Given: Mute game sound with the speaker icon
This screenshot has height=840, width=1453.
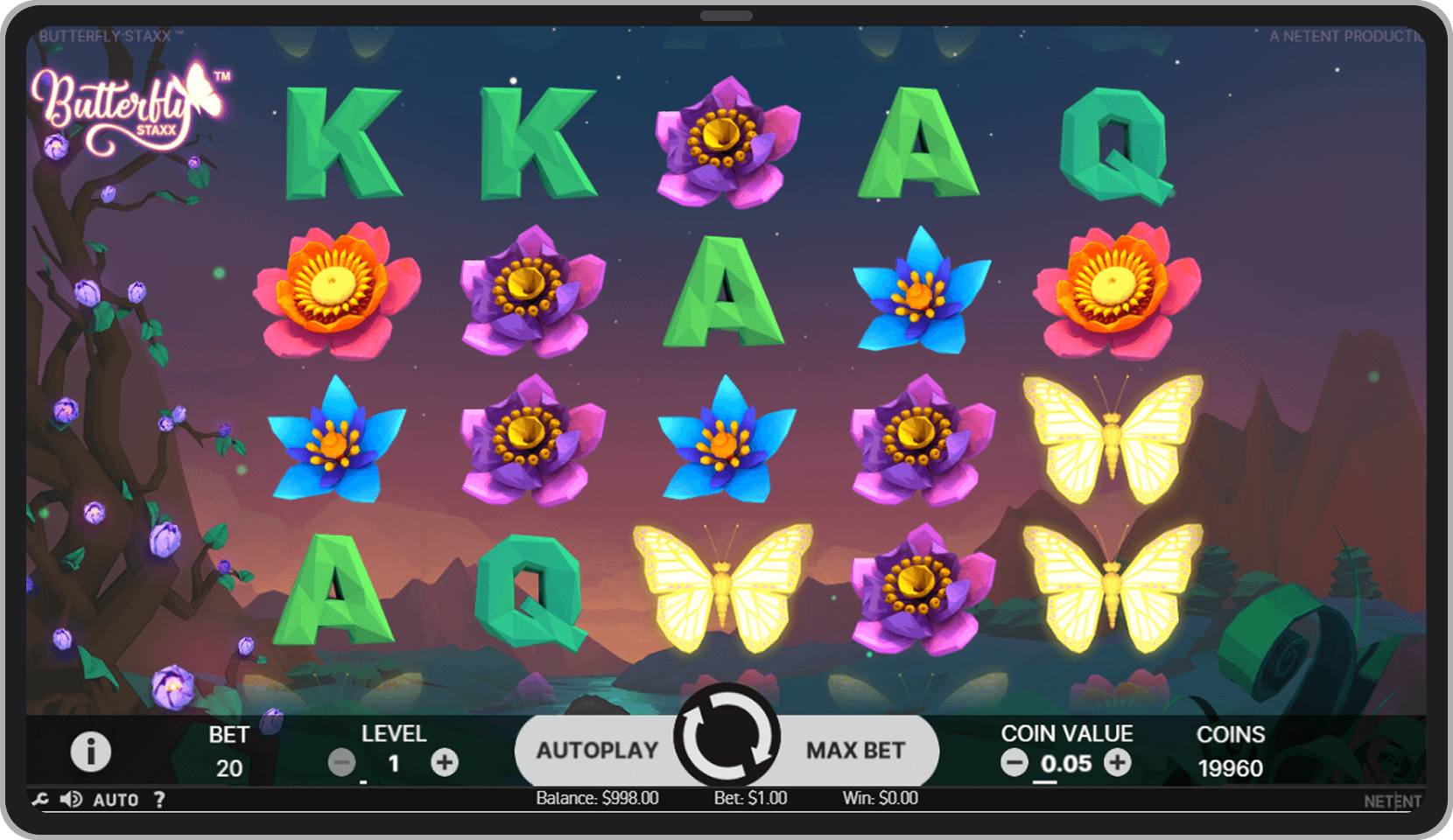Looking at the screenshot, I should click(72, 799).
